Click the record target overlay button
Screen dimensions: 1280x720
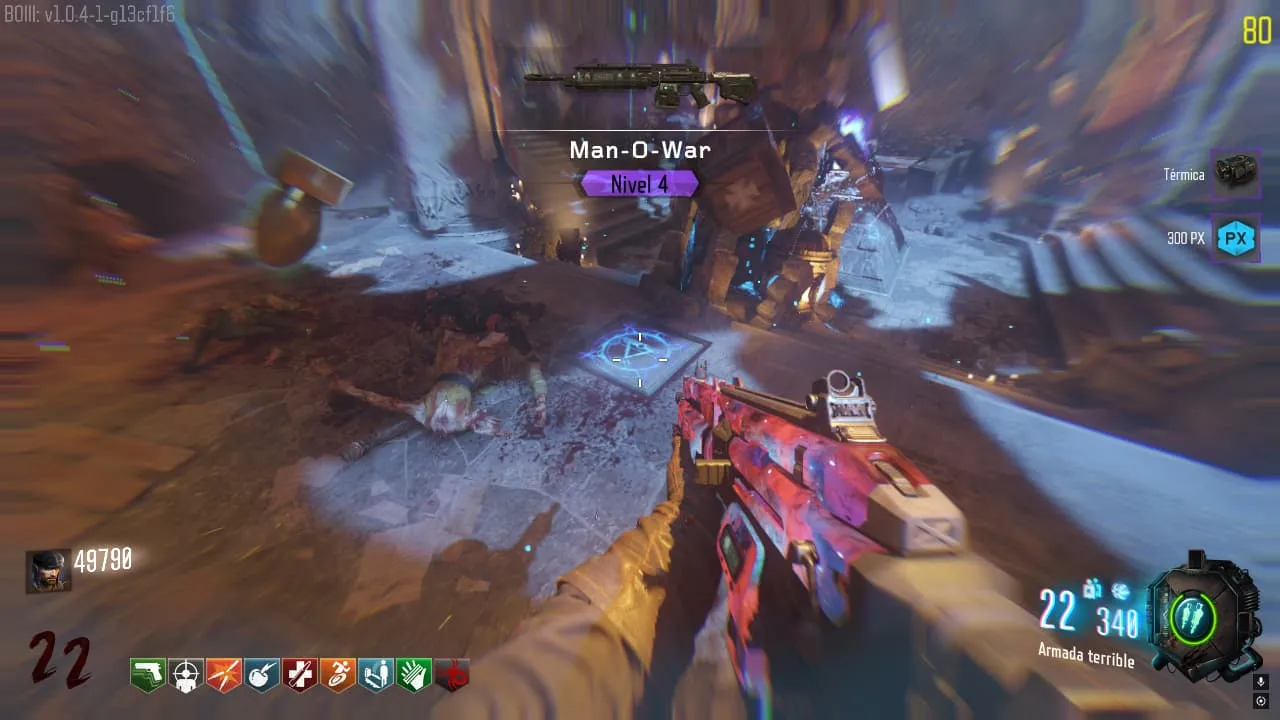click(1261, 701)
